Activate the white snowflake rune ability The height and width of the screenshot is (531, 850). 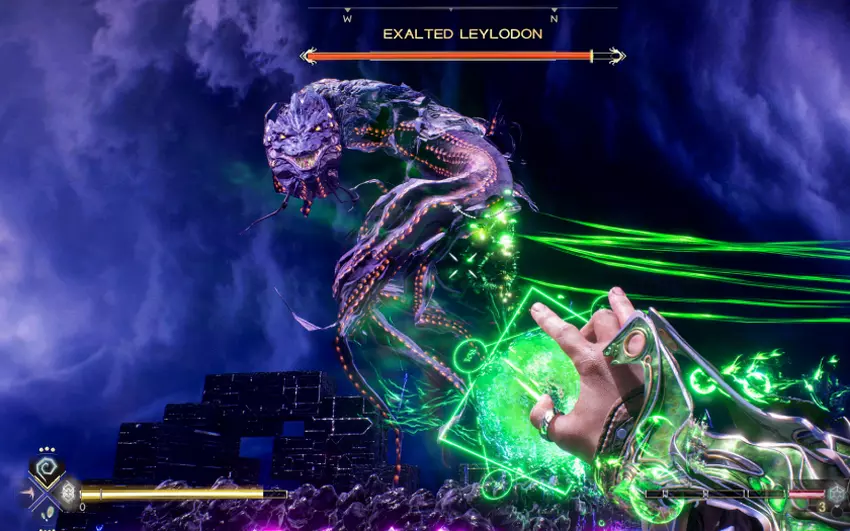(68, 493)
